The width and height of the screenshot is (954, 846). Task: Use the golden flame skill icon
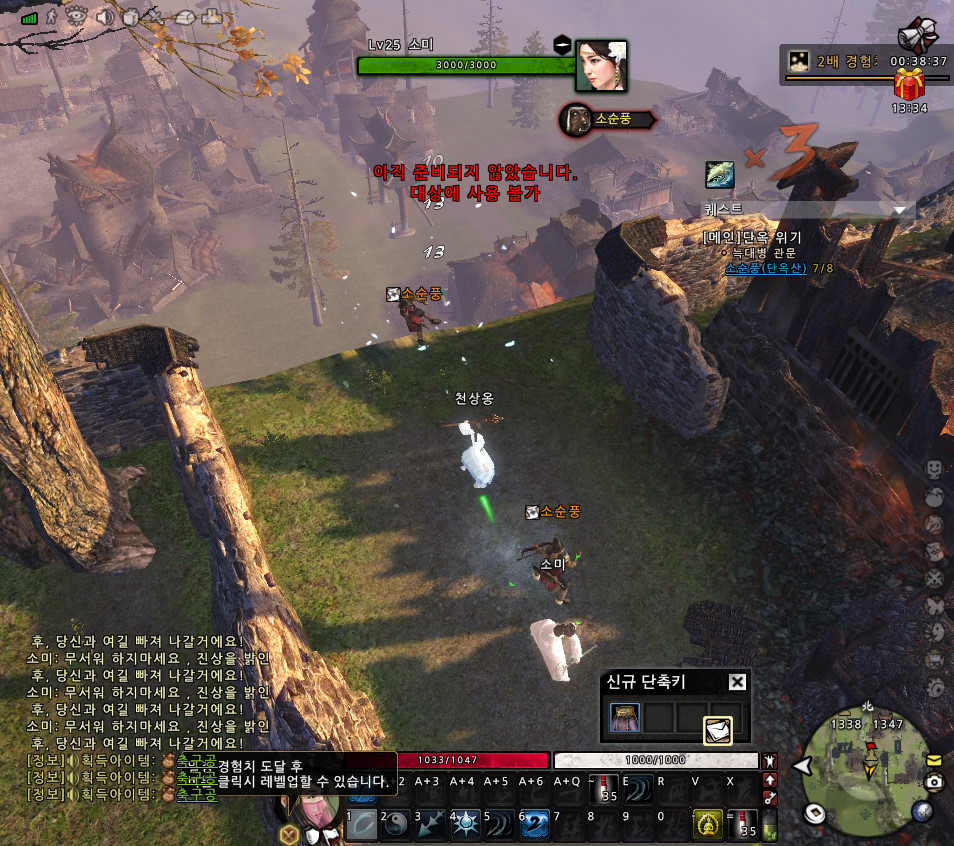tap(708, 824)
